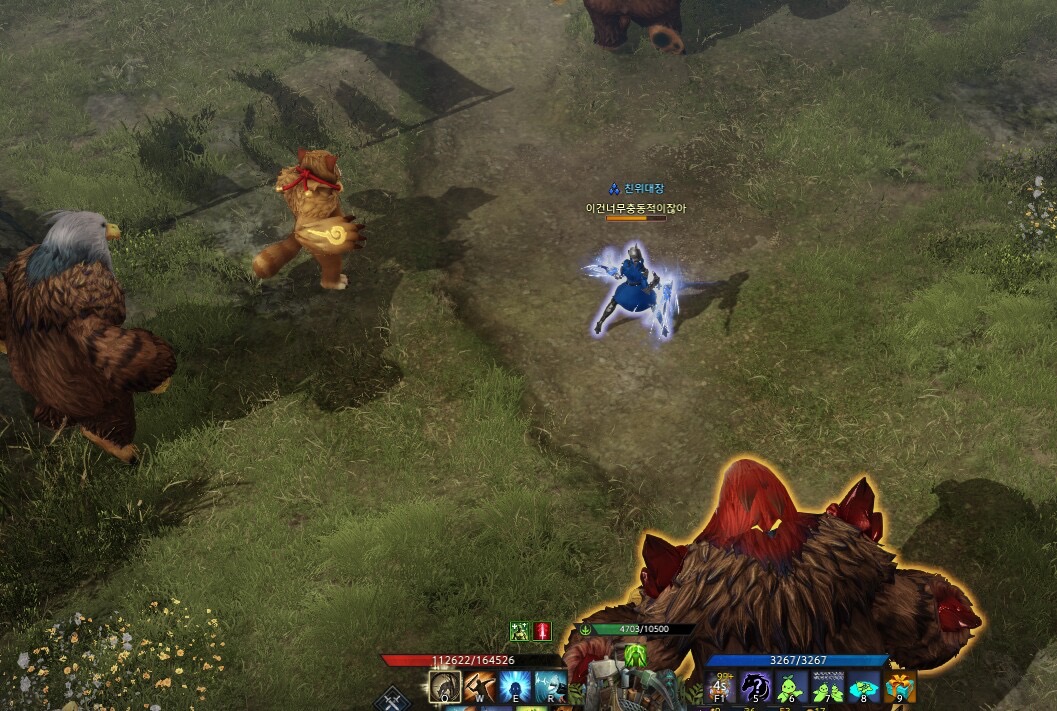Image resolution: width=1057 pixels, height=711 pixels.
Task: Activate the Q skill with the dark beast icon
Action: (x=445, y=687)
